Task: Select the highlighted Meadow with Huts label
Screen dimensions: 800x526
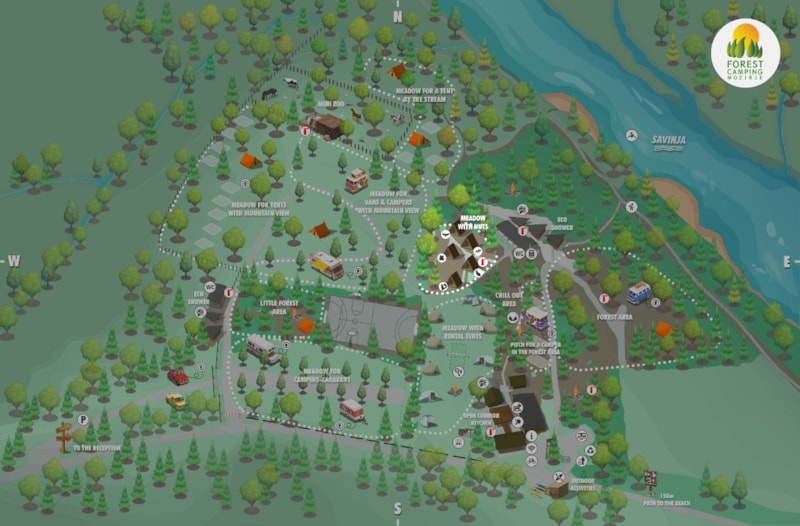Action: click(x=471, y=223)
